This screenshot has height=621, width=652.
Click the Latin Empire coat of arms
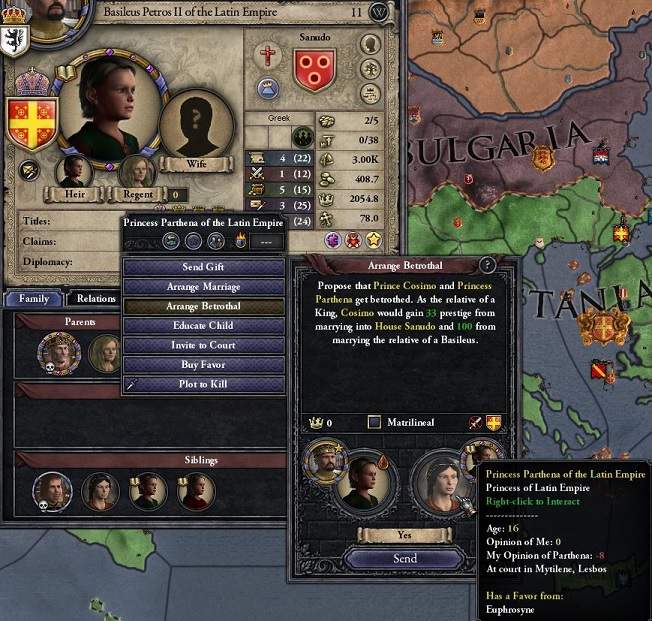(32, 120)
